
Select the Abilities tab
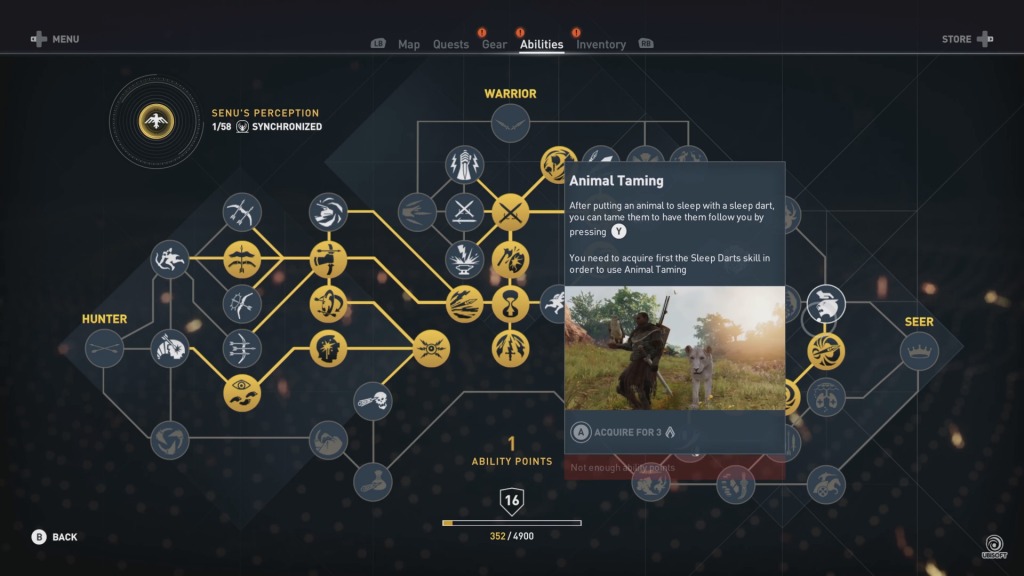(541, 44)
